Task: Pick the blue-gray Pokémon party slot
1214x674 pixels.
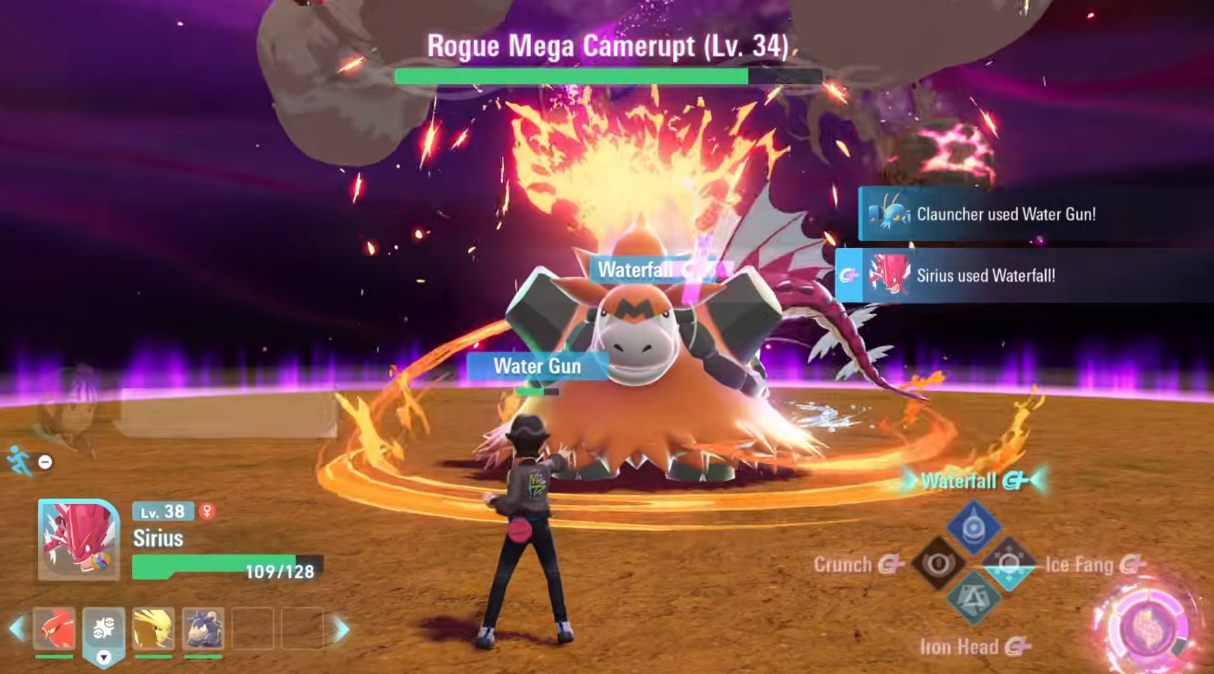Action: 203,628
